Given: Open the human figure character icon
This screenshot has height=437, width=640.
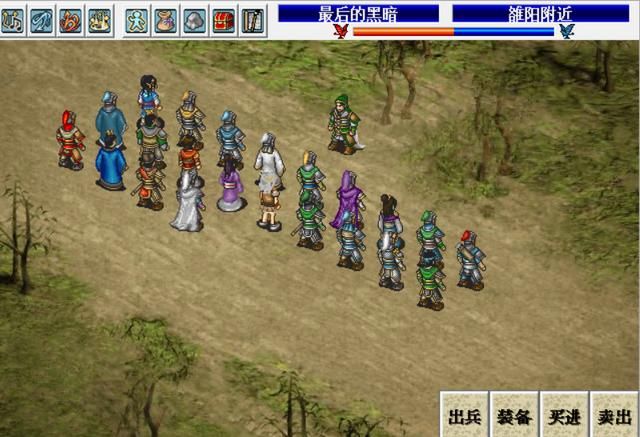Looking at the screenshot, I should click(x=137, y=19).
